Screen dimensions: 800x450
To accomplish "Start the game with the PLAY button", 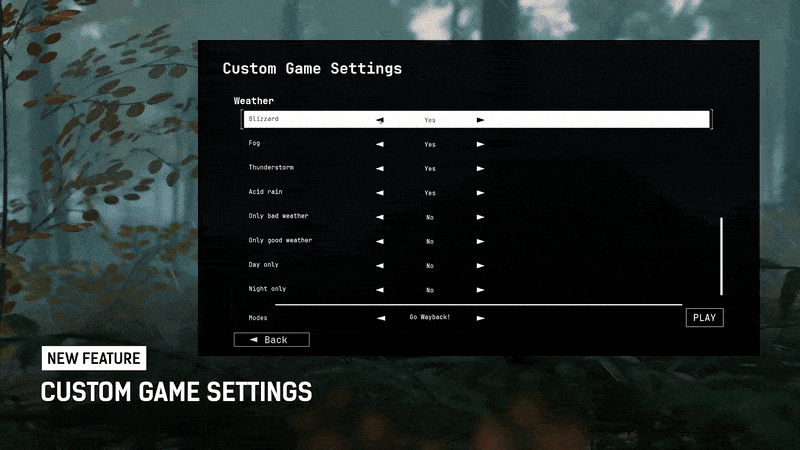I will pos(704,318).
